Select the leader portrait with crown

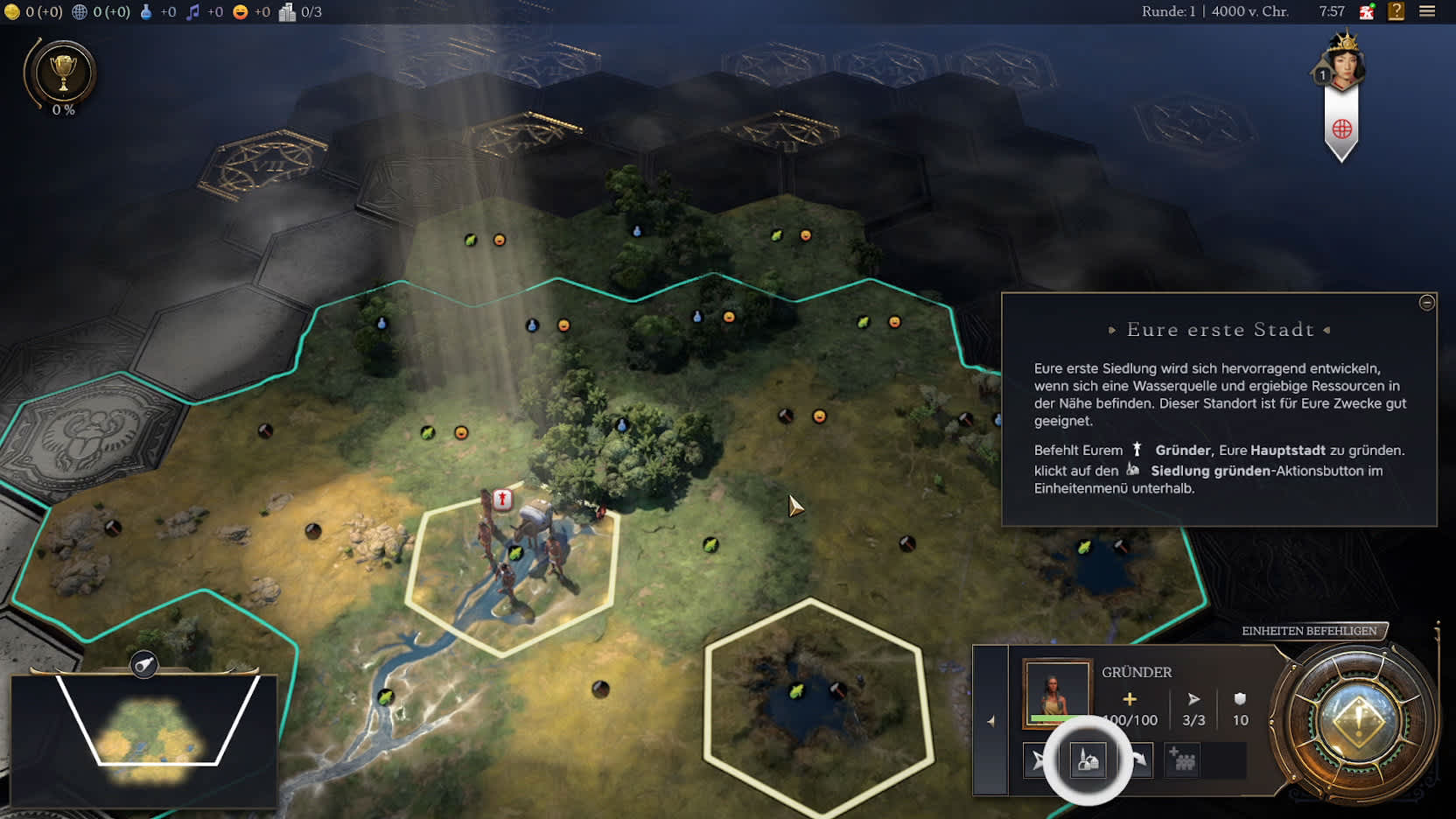click(1343, 61)
